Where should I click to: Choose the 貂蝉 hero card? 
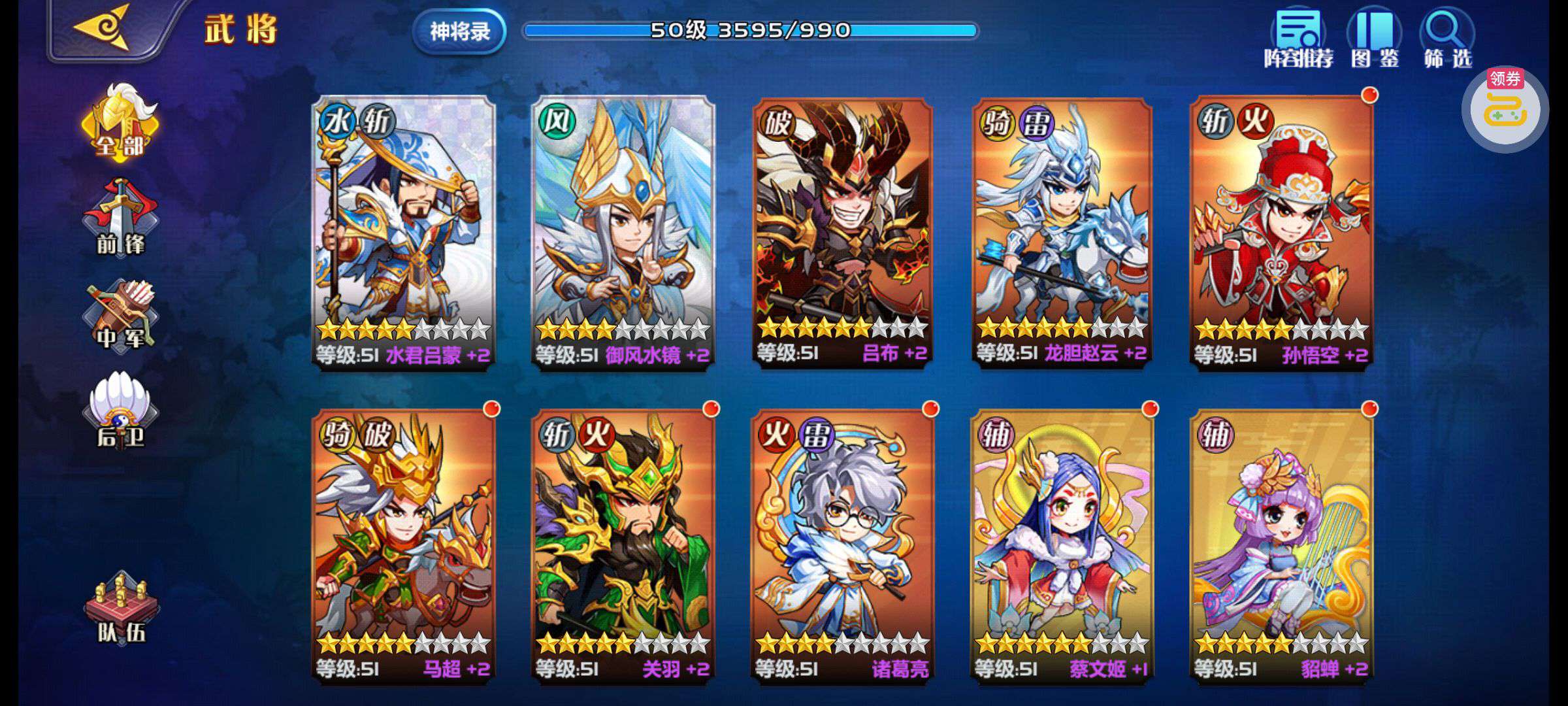[x=1281, y=546]
